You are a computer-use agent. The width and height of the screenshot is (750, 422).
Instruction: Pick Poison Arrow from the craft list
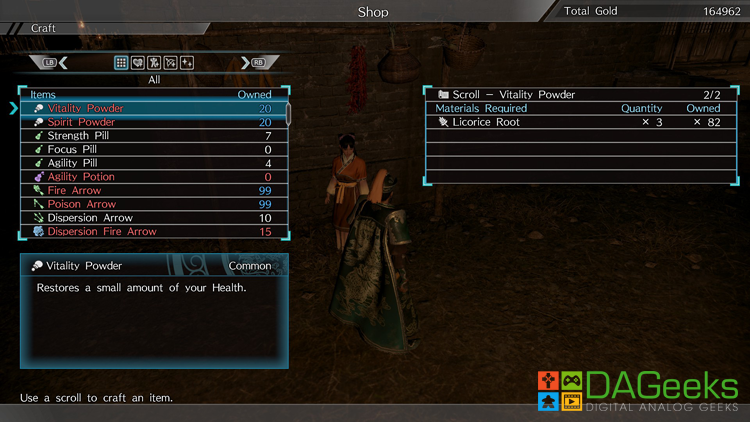(x=150, y=204)
